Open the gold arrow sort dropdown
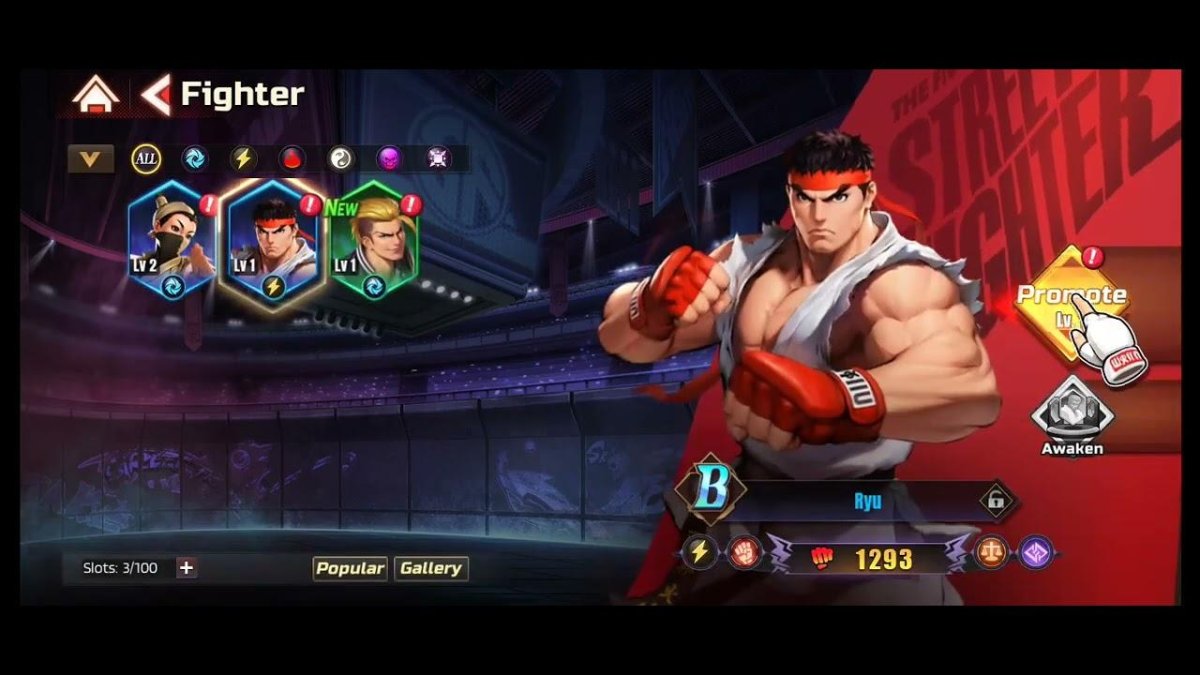 [x=90, y=158]
